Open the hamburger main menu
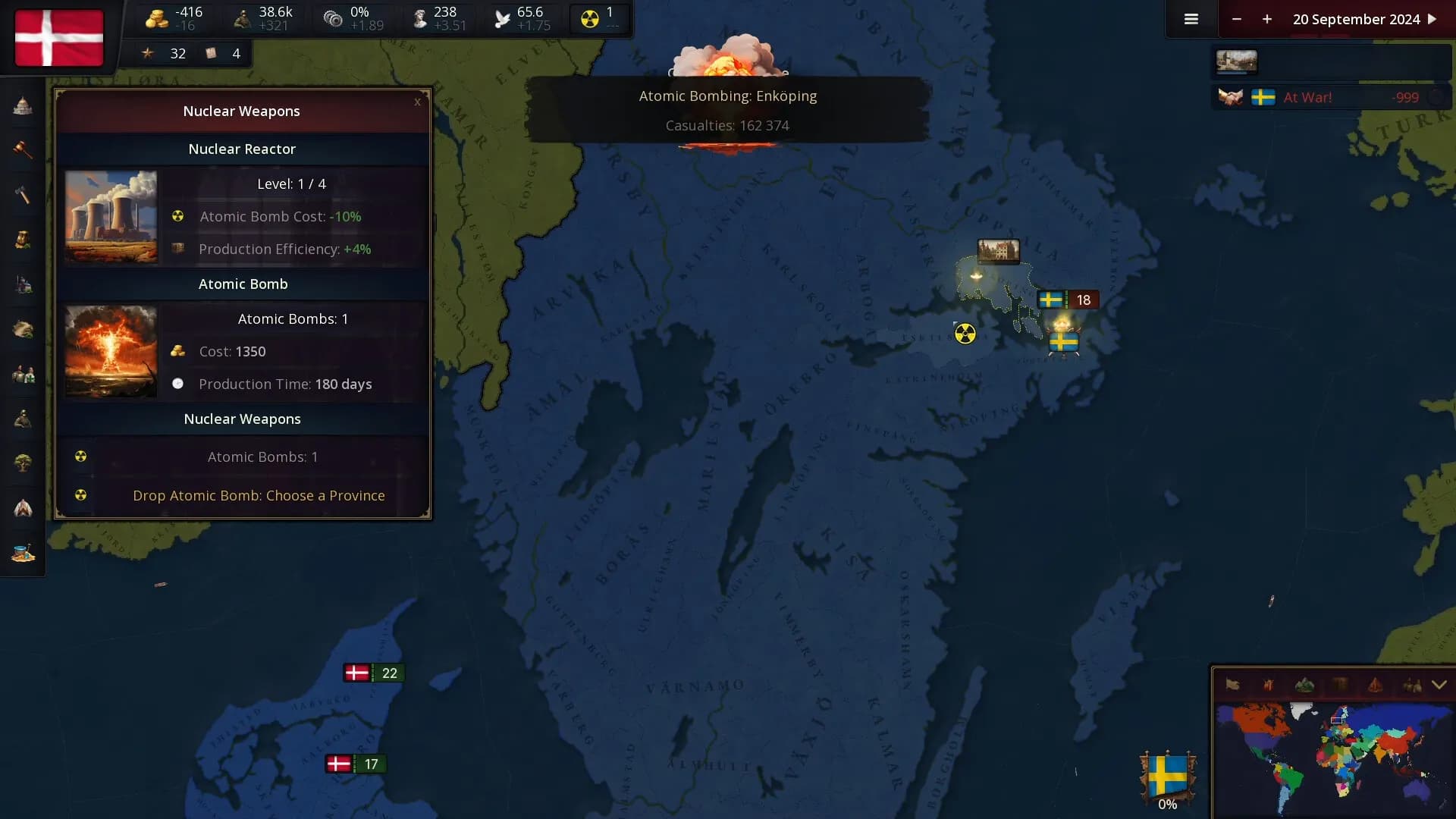 (1191, 20)
